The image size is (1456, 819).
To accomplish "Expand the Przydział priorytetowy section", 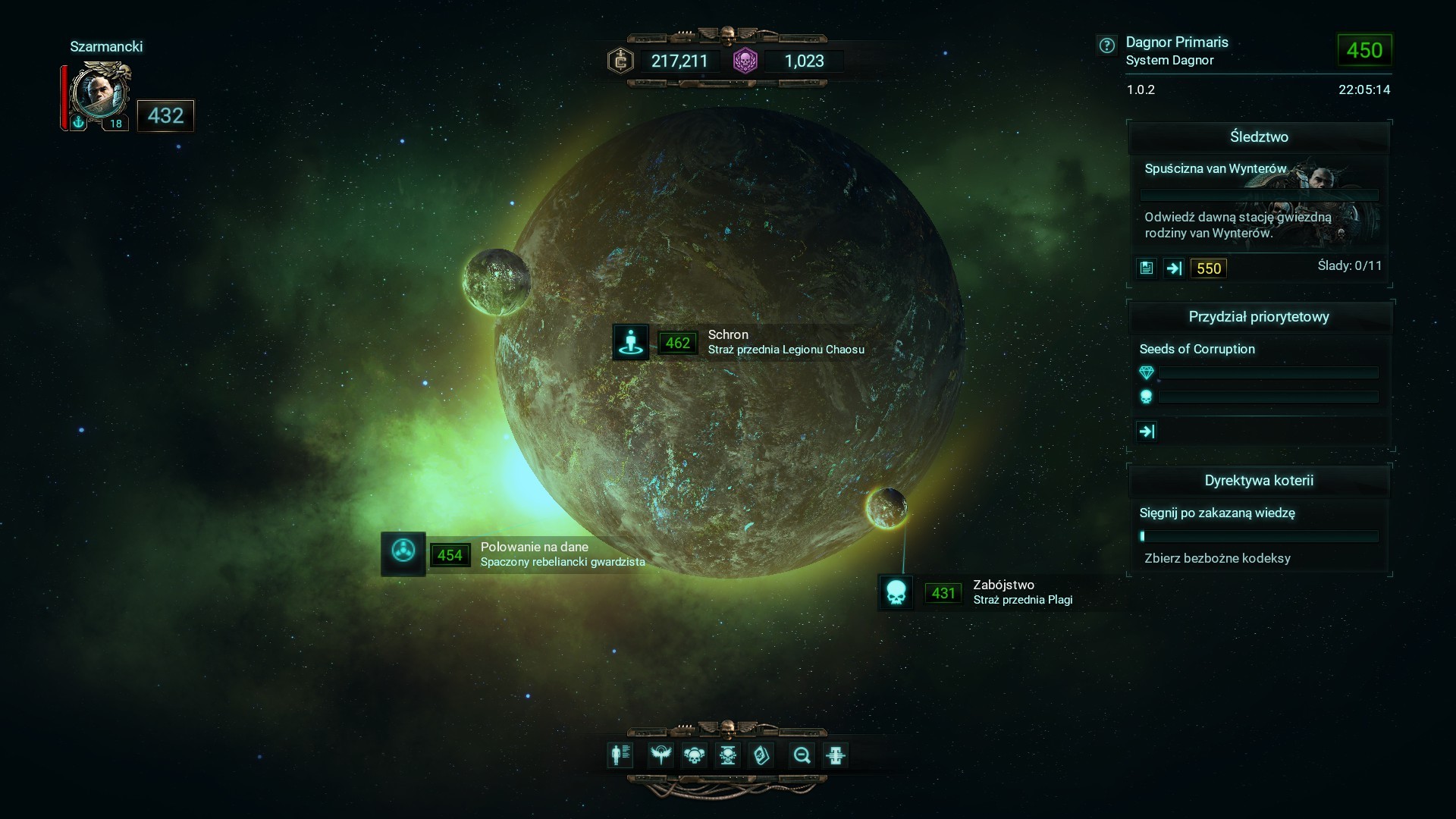I will [1259, 317].
